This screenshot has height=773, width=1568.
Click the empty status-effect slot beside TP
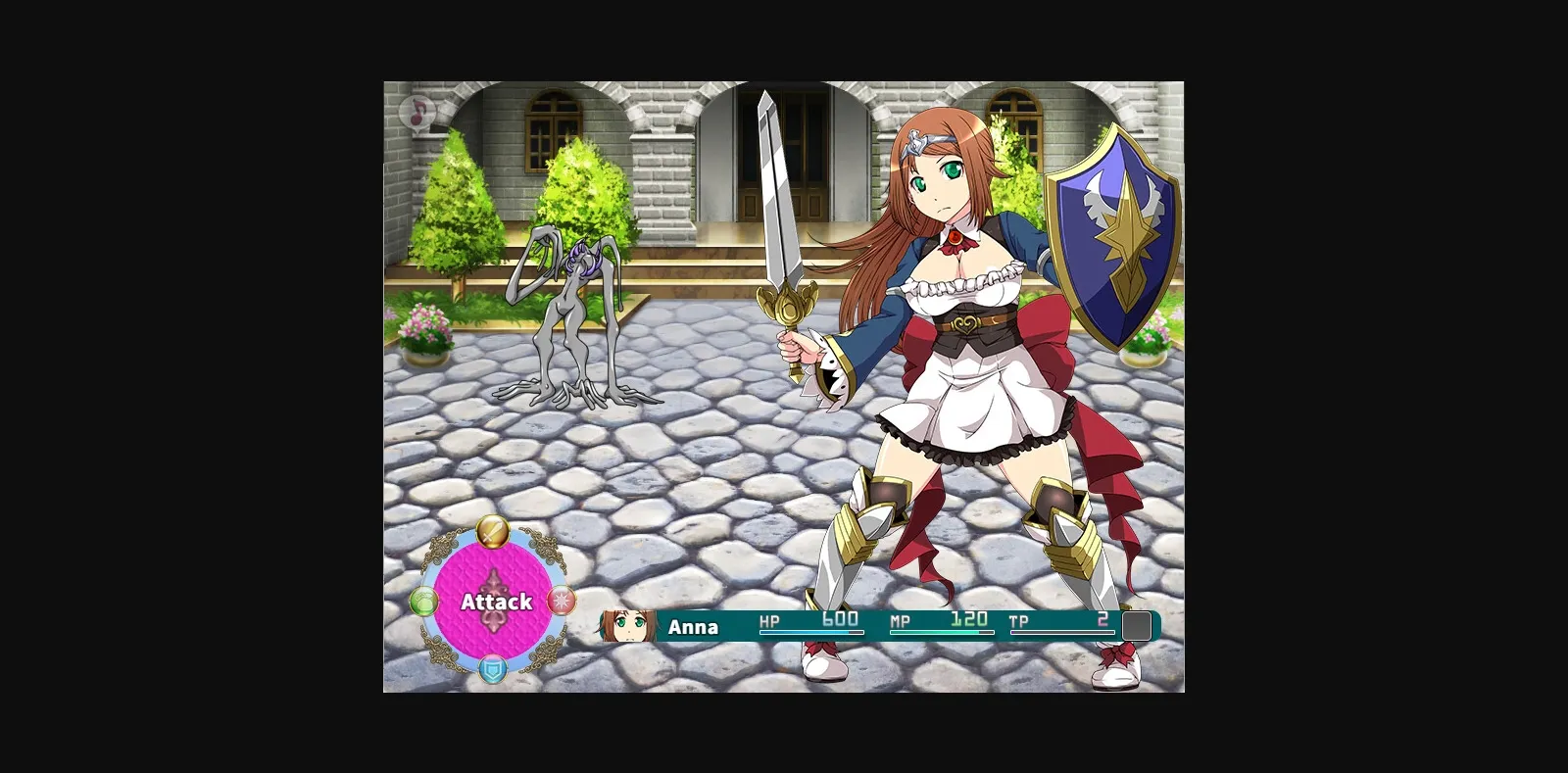pyautogui.click(x=1138, y=625)
